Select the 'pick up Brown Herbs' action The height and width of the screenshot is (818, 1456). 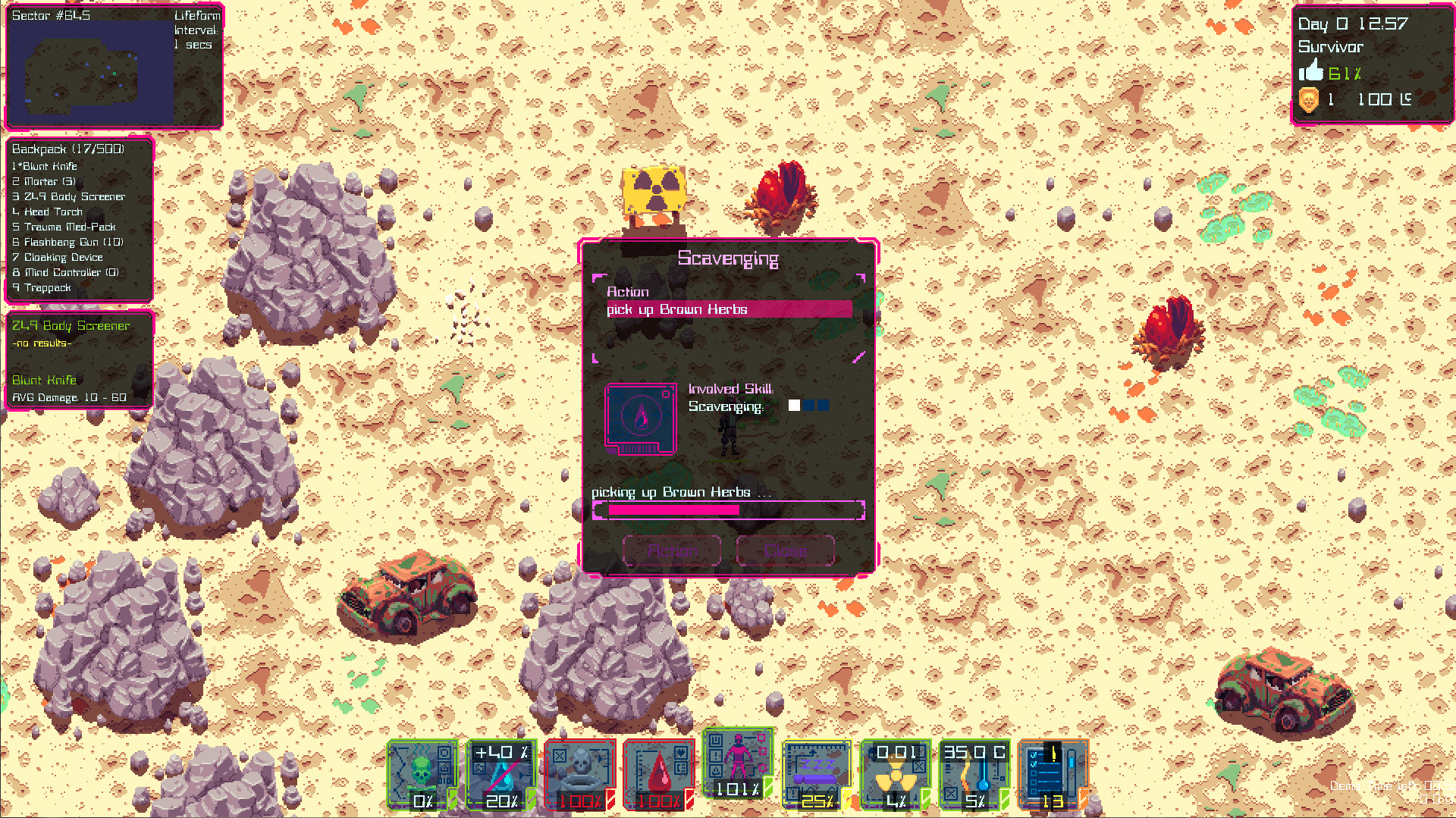(x=728, y=309)
